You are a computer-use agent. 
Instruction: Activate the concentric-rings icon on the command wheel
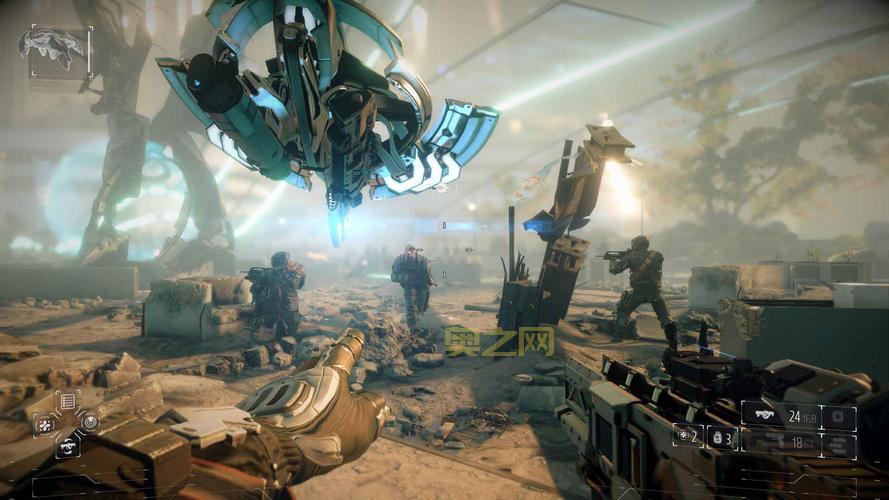90,422
